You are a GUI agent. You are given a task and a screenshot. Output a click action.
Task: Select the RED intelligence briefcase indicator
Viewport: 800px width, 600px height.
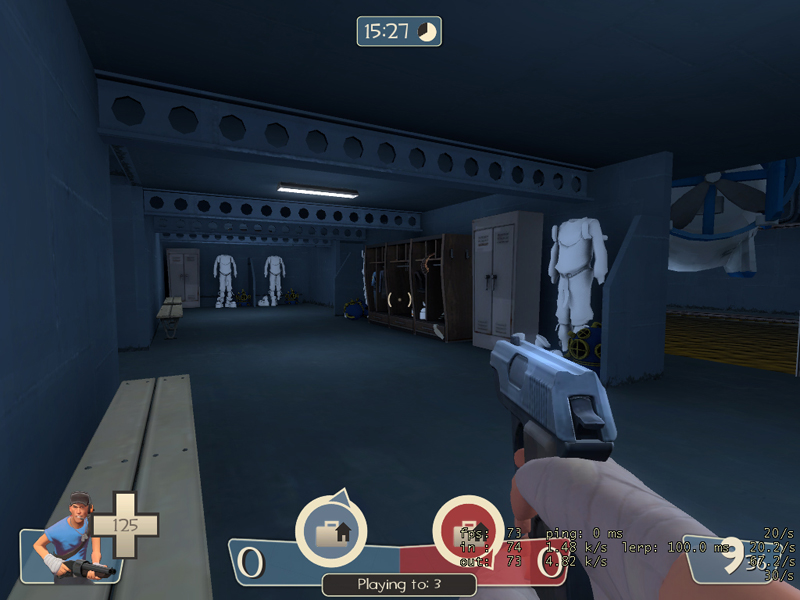tap(467, 532)
